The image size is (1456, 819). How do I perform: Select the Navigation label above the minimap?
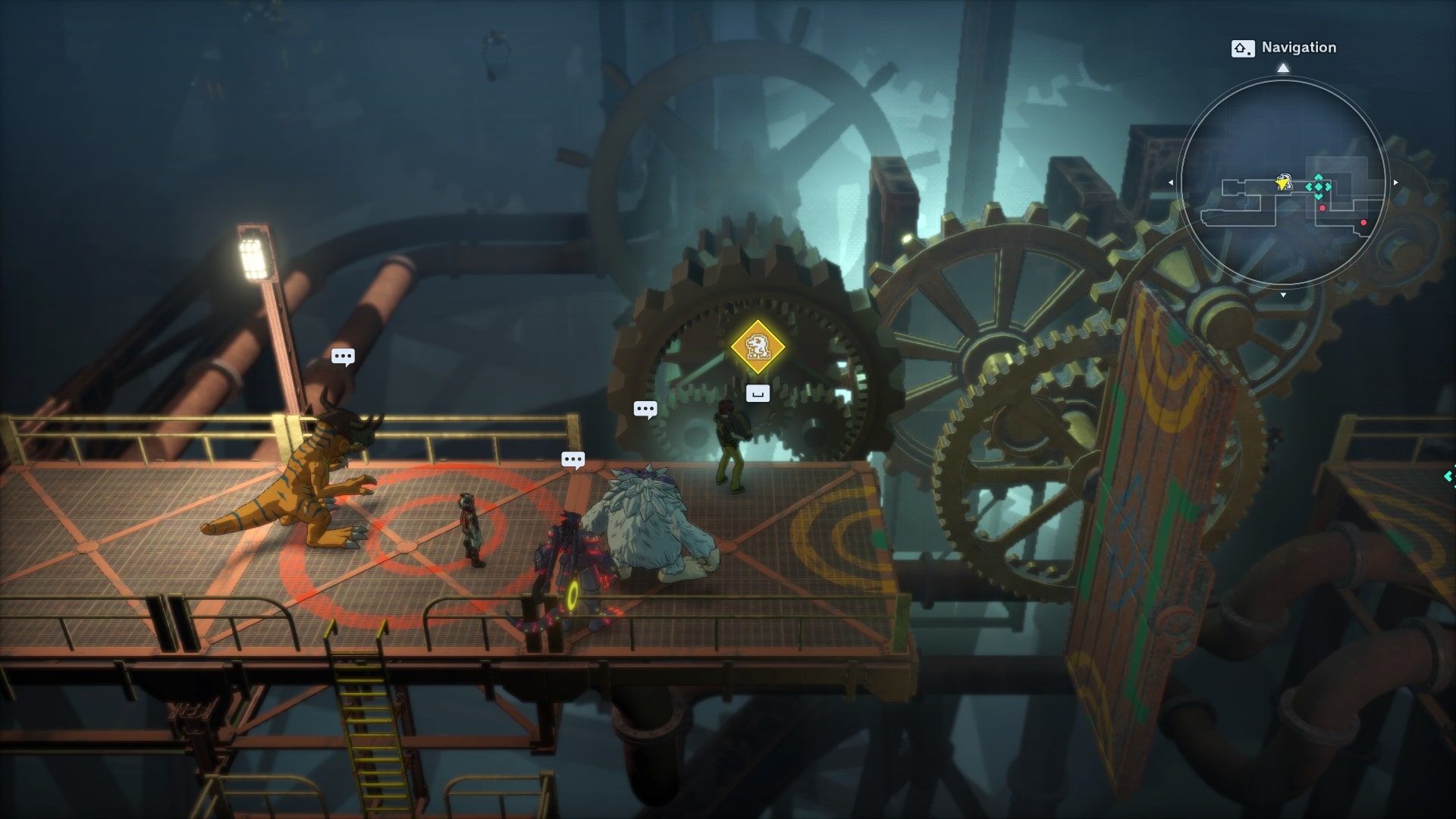[1298, 48]
